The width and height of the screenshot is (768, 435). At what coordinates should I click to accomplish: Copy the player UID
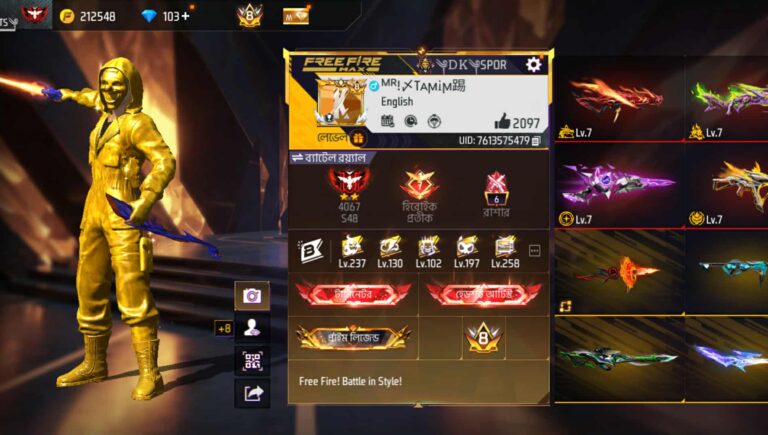536,141
